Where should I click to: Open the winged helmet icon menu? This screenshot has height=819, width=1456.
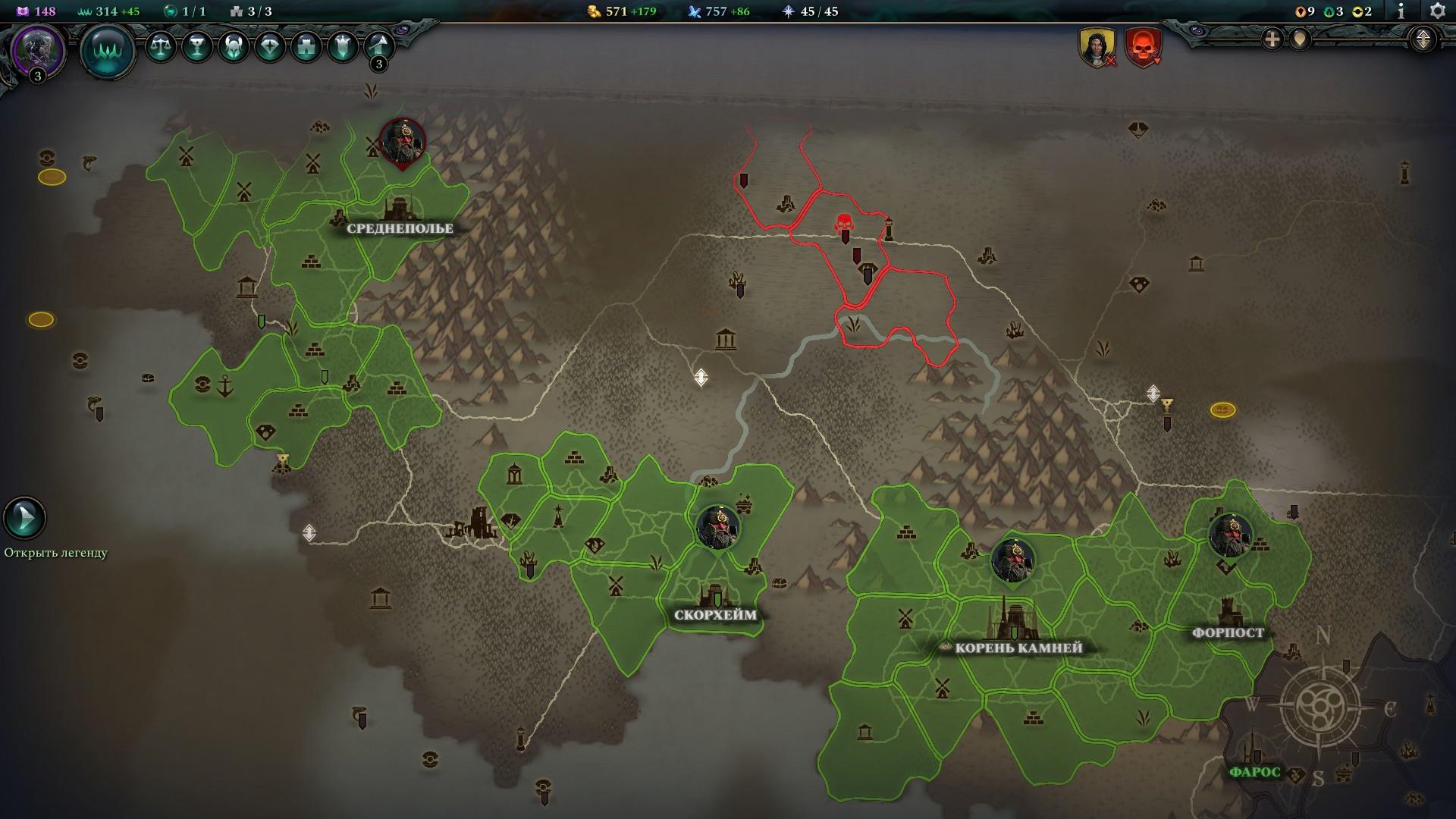[x=233, y=47]
